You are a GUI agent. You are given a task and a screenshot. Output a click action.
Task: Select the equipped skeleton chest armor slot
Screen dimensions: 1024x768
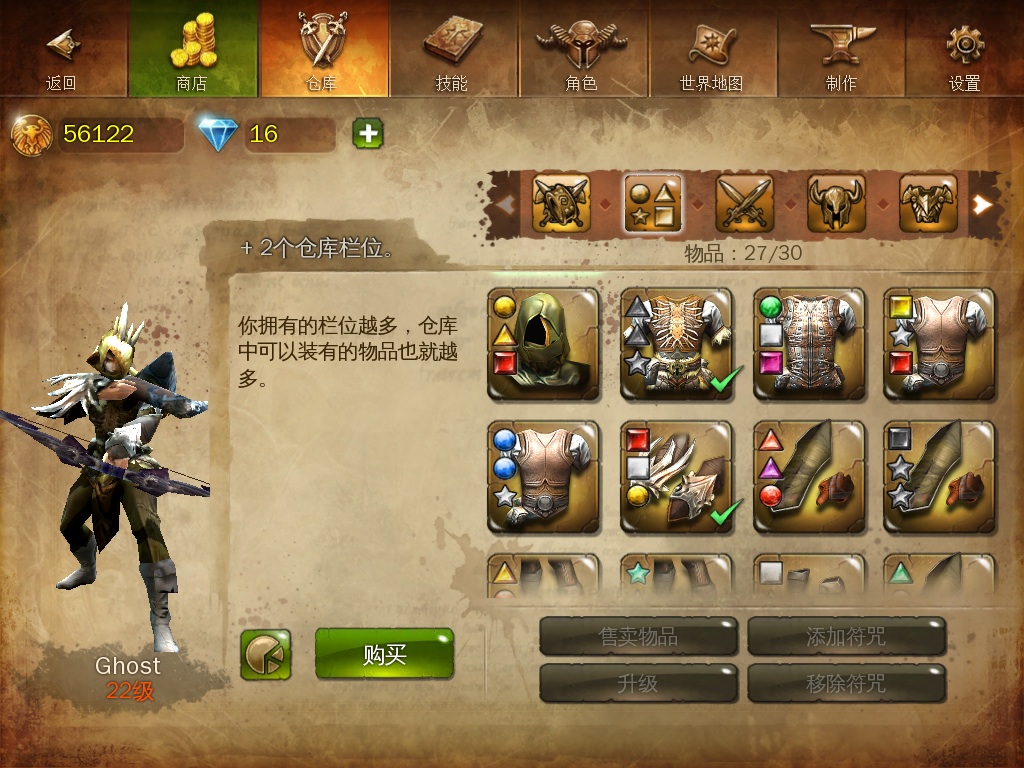point(676,345)
